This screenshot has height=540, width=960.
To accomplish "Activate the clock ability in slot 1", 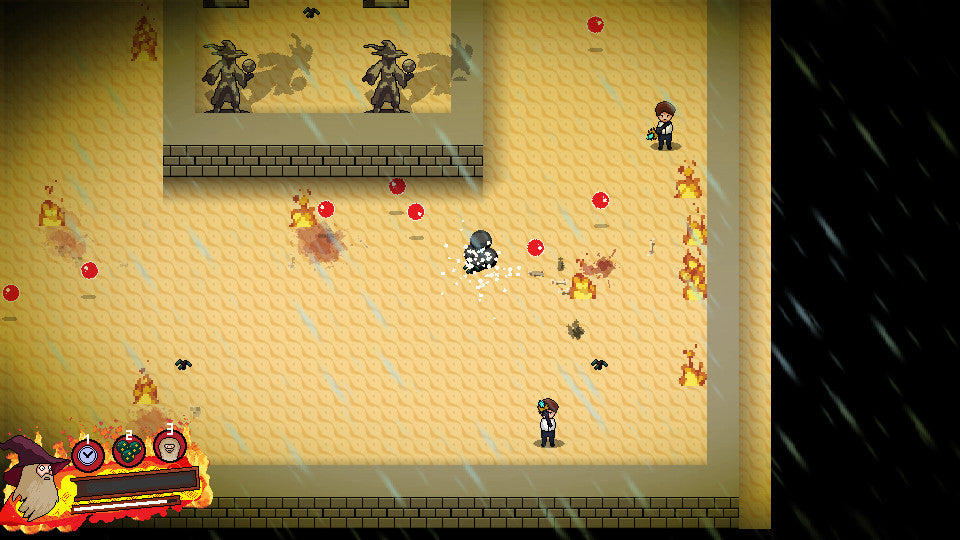I will (88, 455).
